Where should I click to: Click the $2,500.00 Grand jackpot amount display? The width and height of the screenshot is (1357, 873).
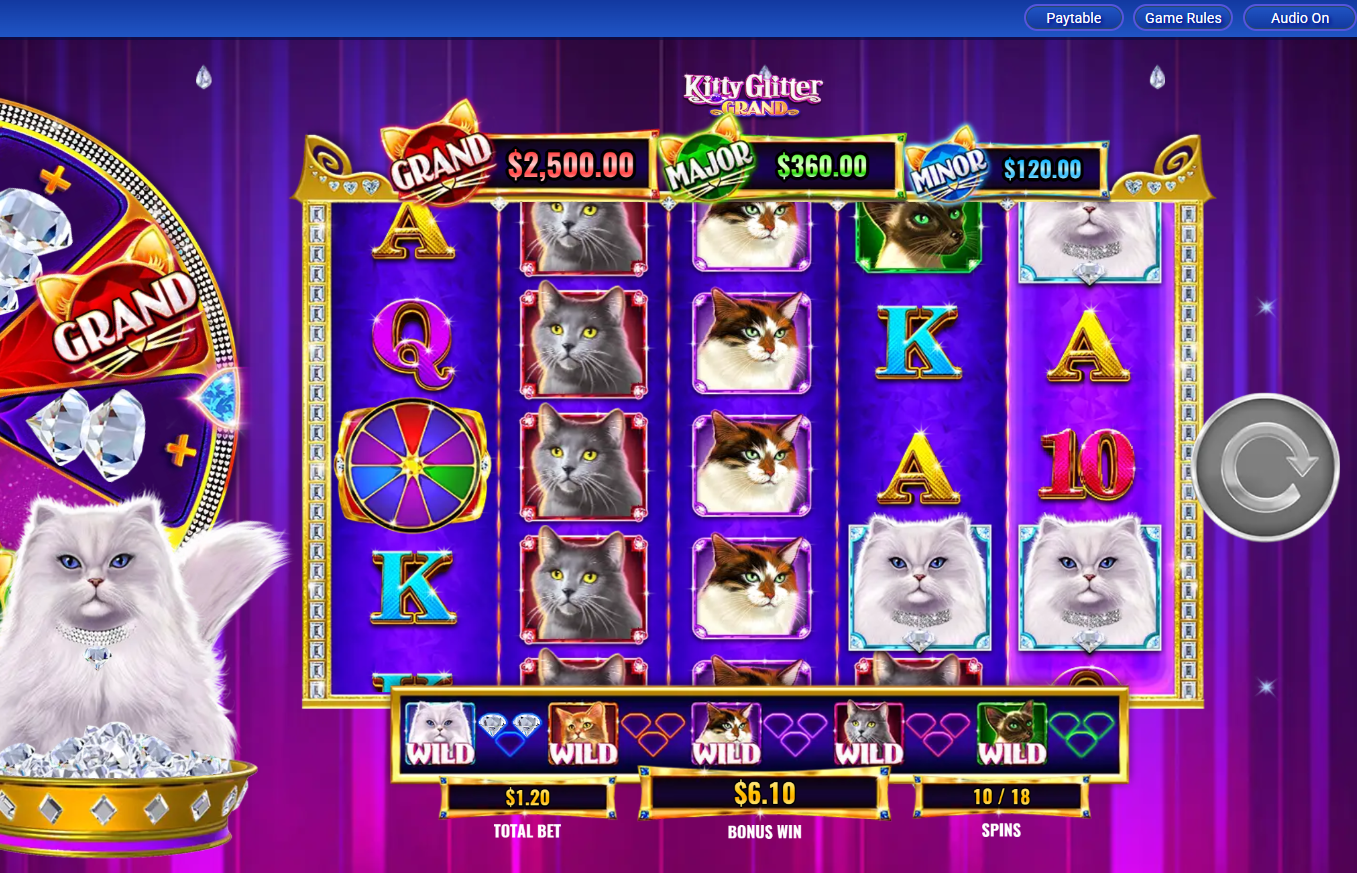point(572,164)
